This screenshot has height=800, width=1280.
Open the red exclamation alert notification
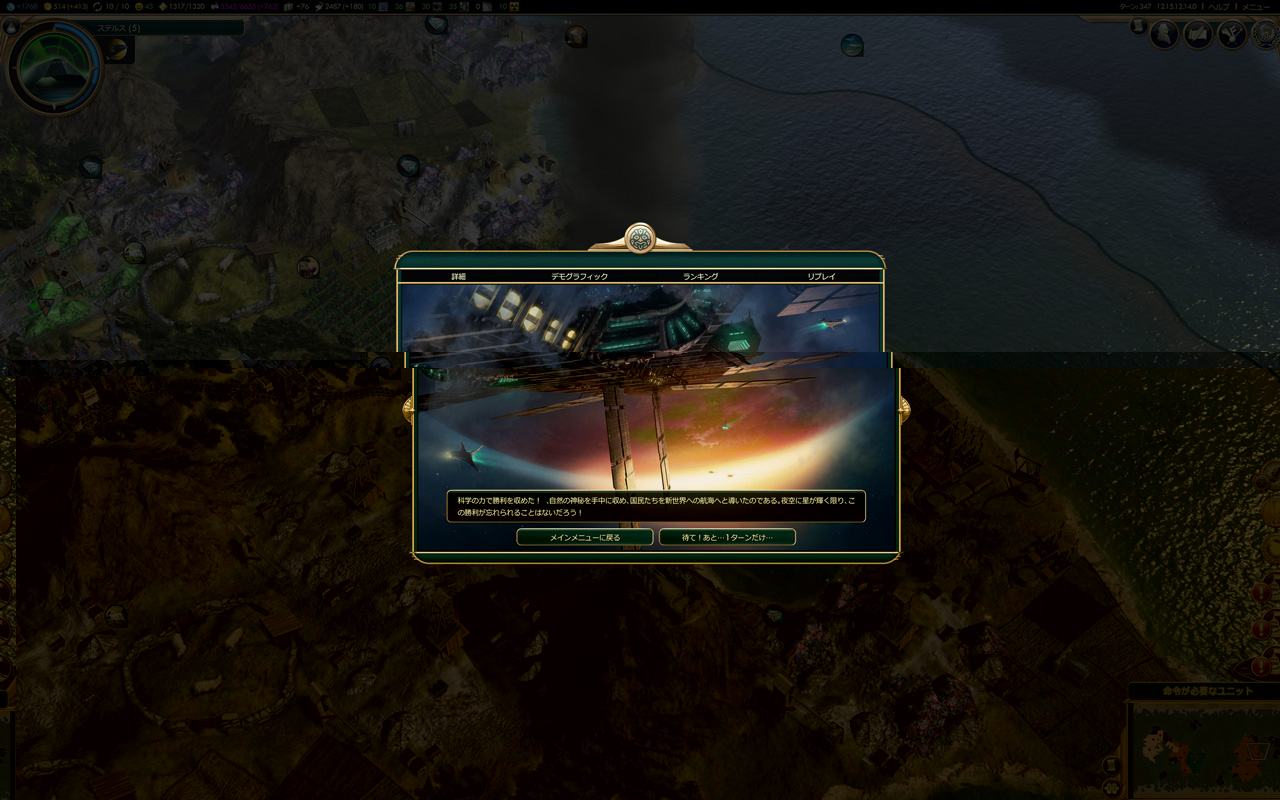(1264, 592)
